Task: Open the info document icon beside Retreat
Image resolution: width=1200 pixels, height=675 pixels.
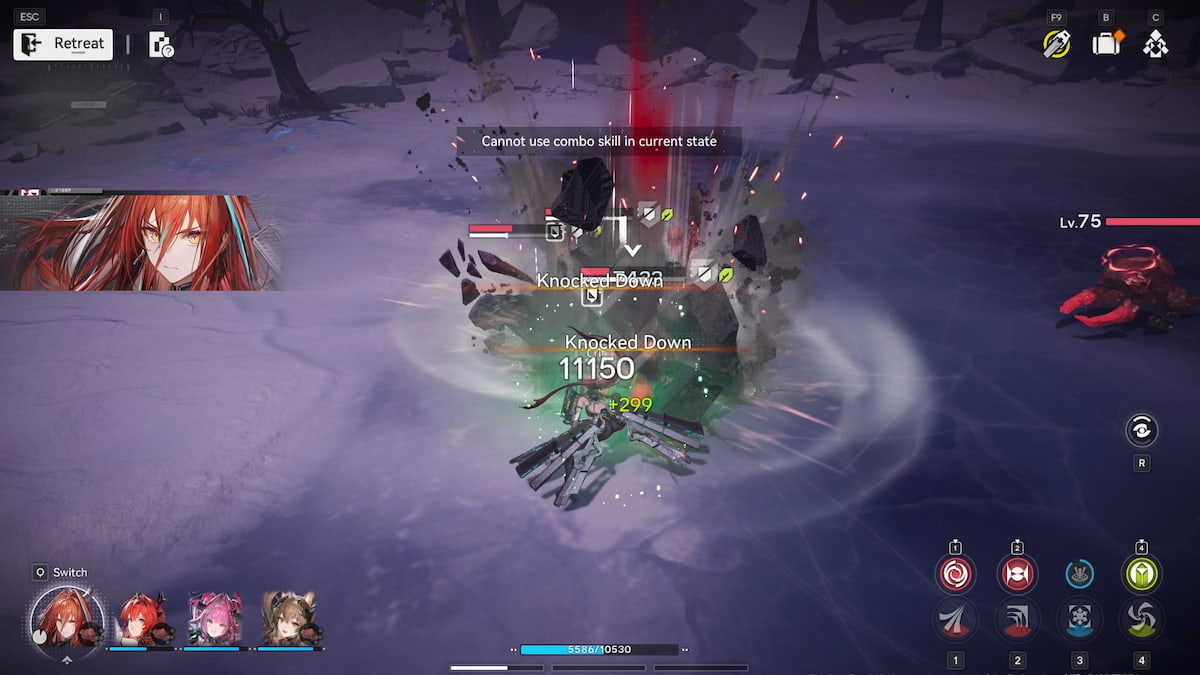Action: 160,44
